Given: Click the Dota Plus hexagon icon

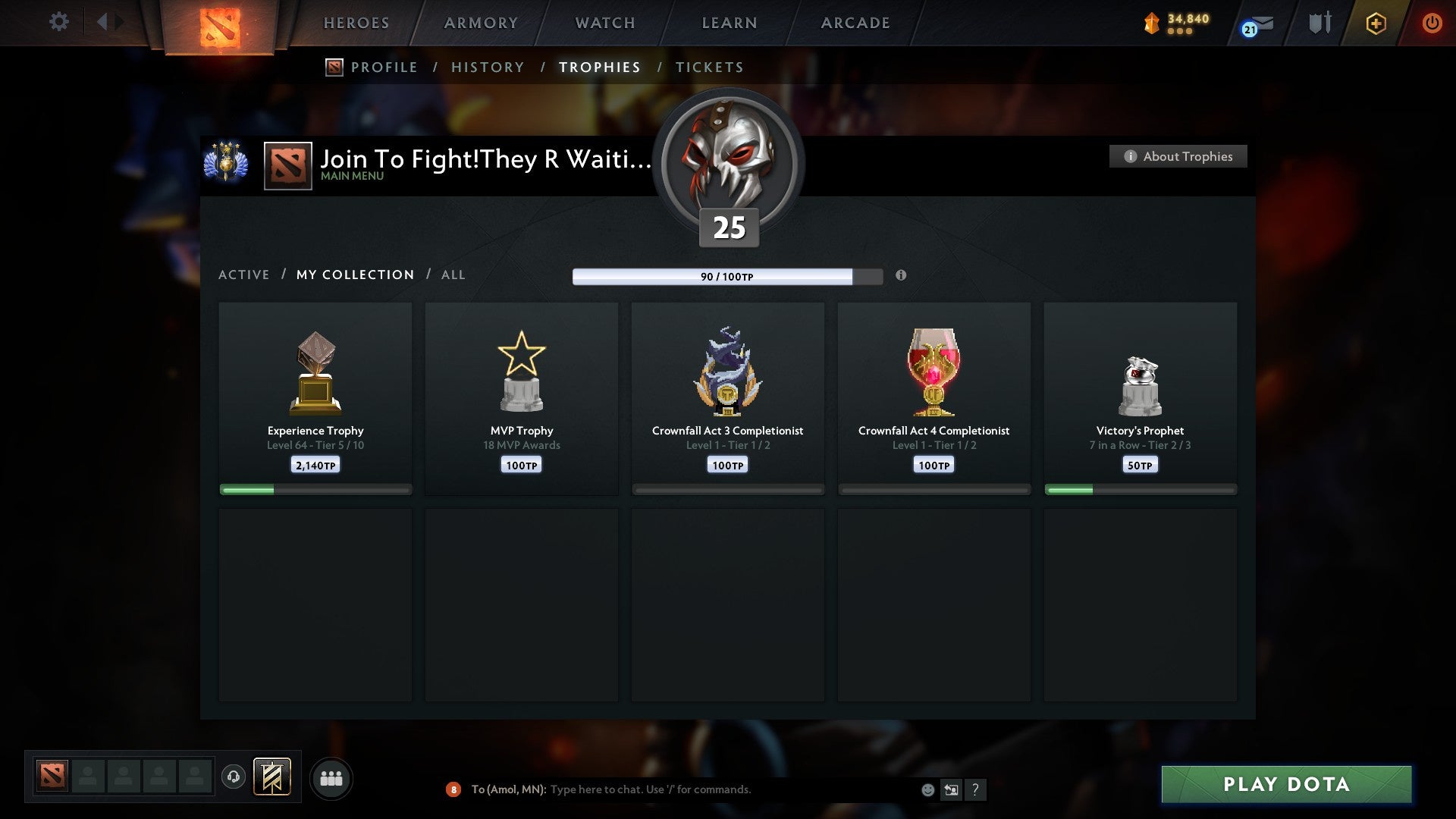Looking at the screenshot, I should point(1375,23).
